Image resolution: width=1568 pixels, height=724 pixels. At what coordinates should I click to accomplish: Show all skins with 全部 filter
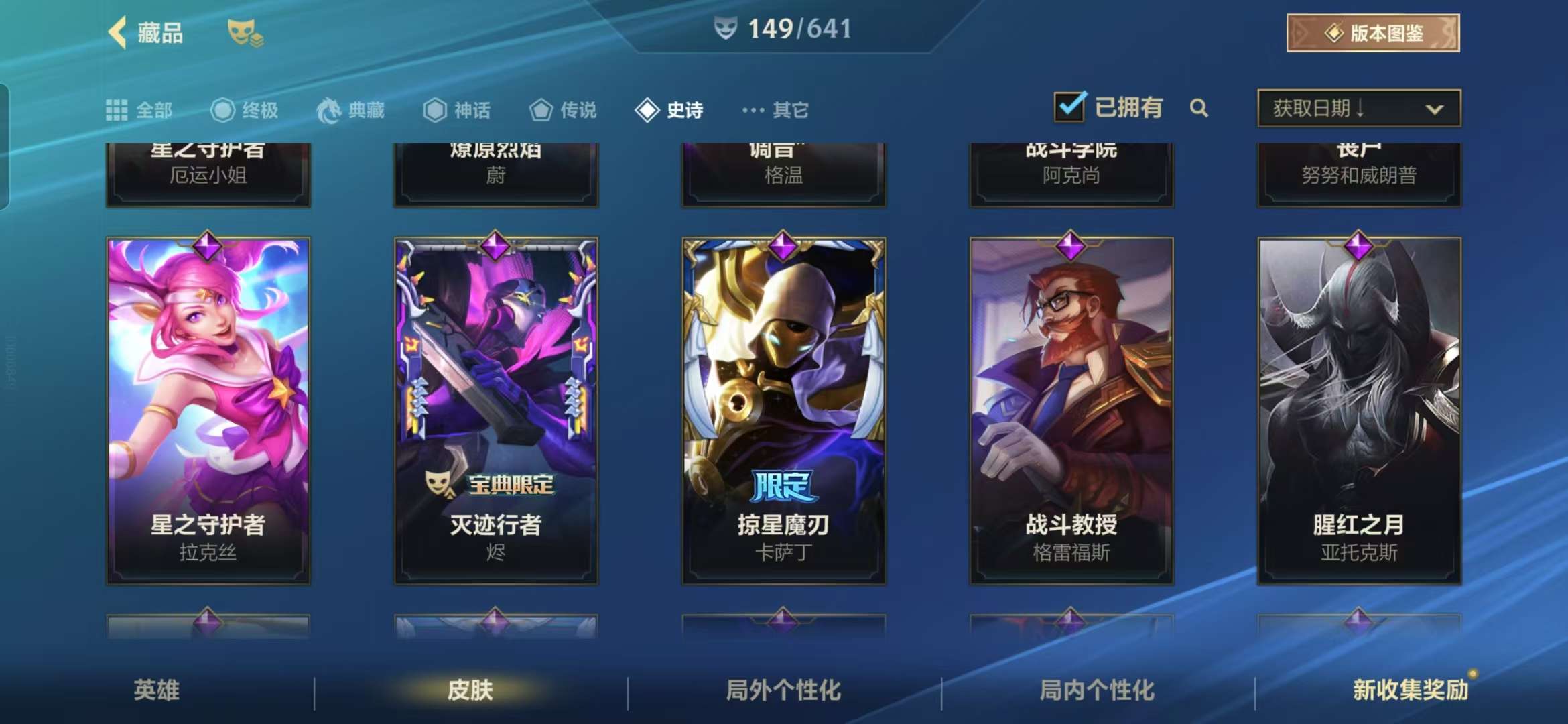[x=139, y=110]
